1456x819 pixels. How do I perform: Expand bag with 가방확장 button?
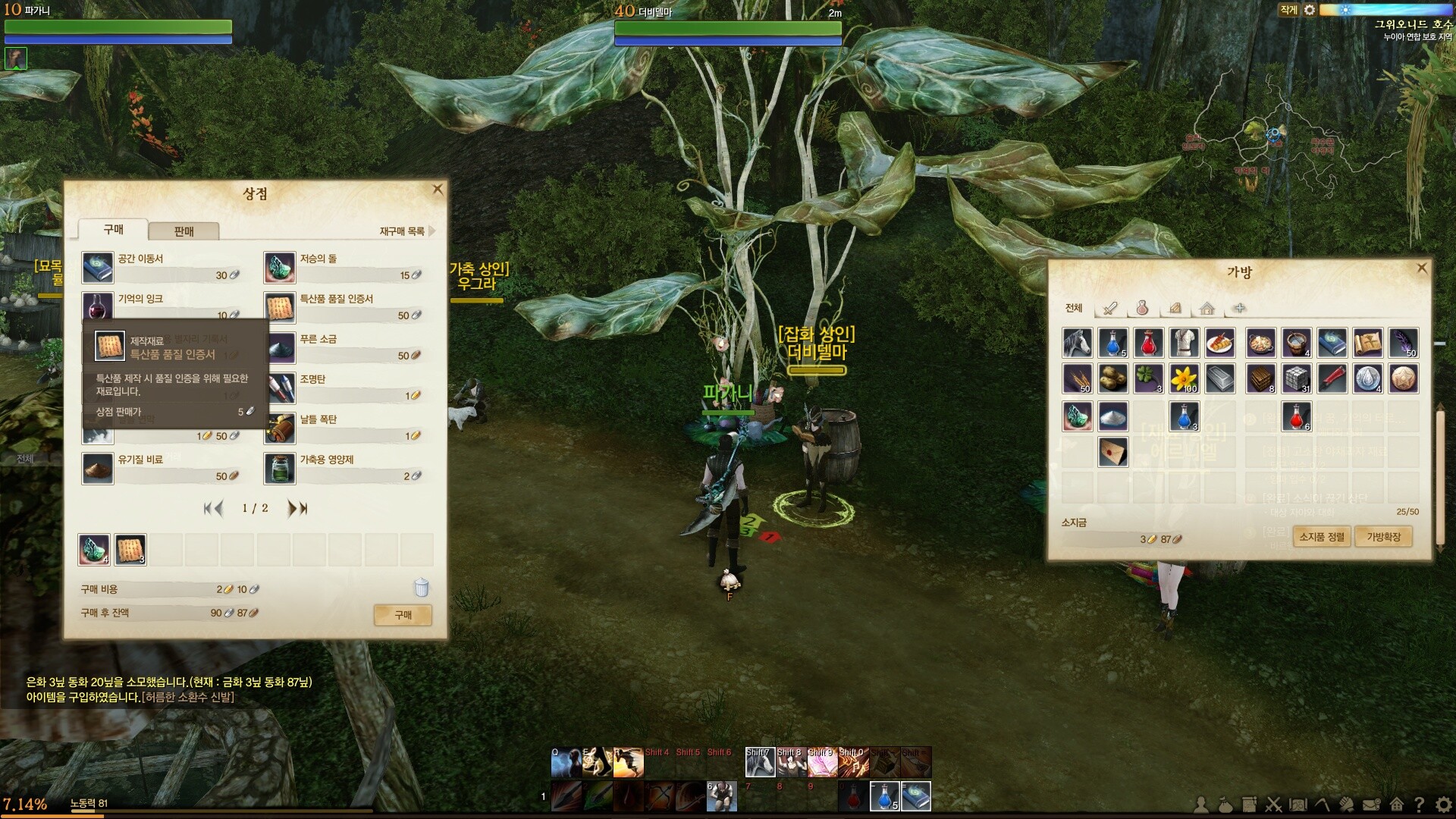click(x=1383, y=537)
